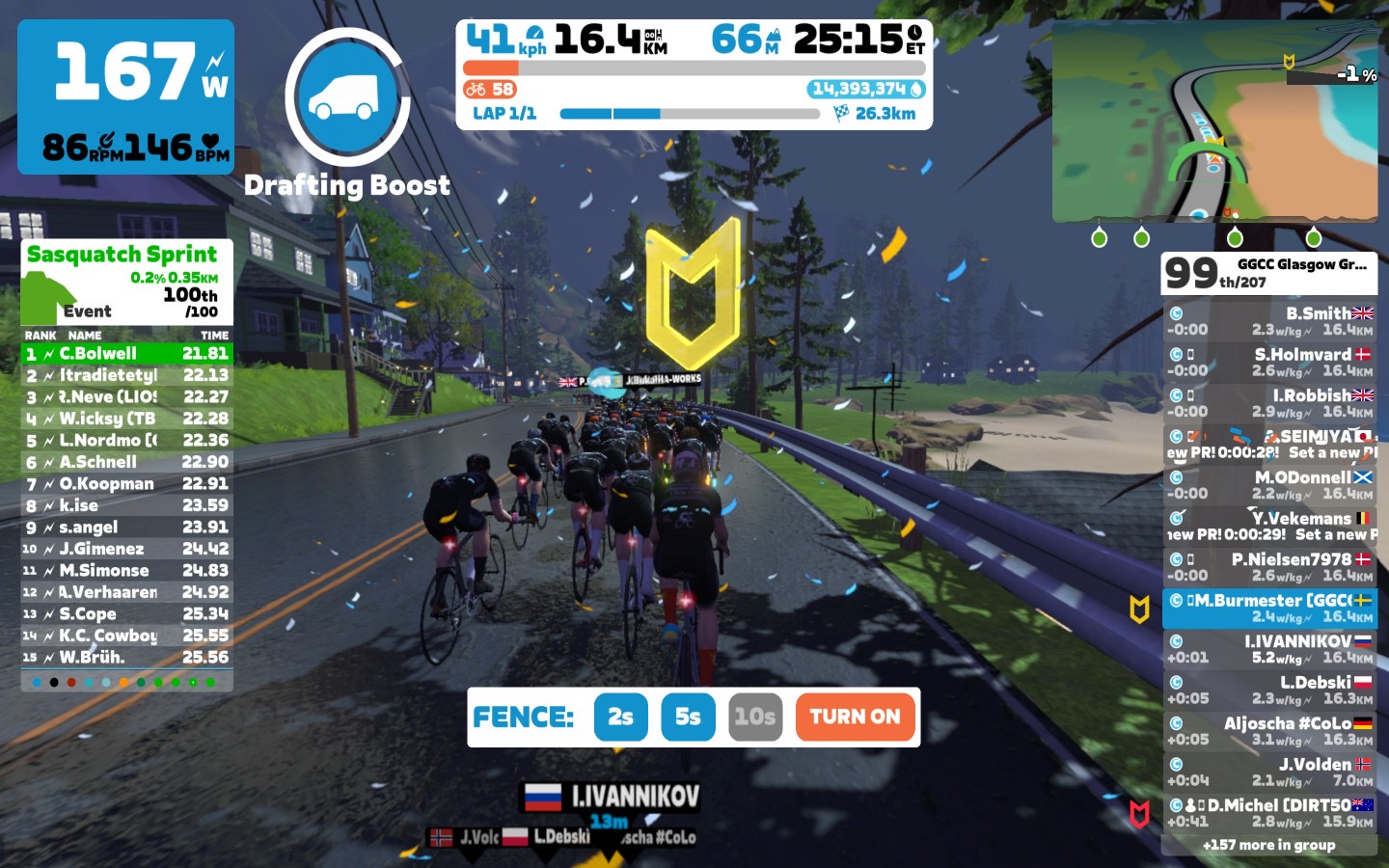Select P.Nielsen7978 rider row
Image resolution: width=1389 pixels, height=868 pixels.
tap(1269, 567)
